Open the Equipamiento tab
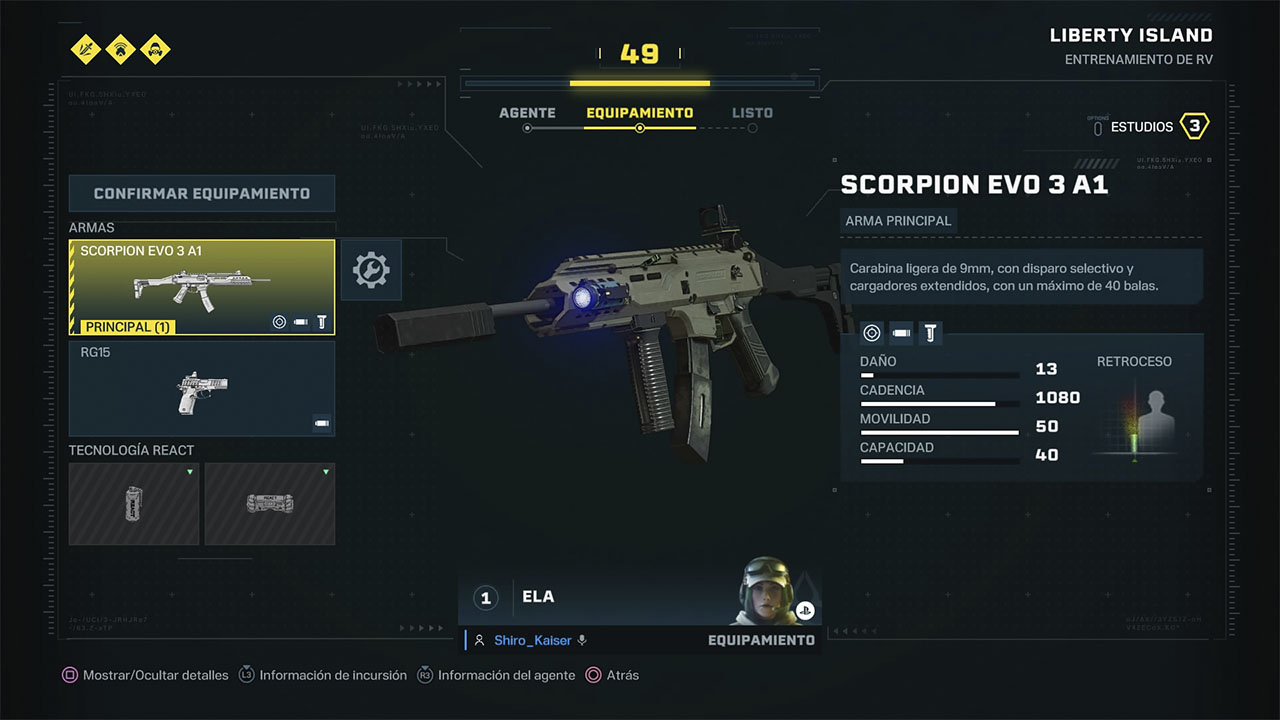The height and width of the screenshot is (720, 1280). click(x=639, y=113)
